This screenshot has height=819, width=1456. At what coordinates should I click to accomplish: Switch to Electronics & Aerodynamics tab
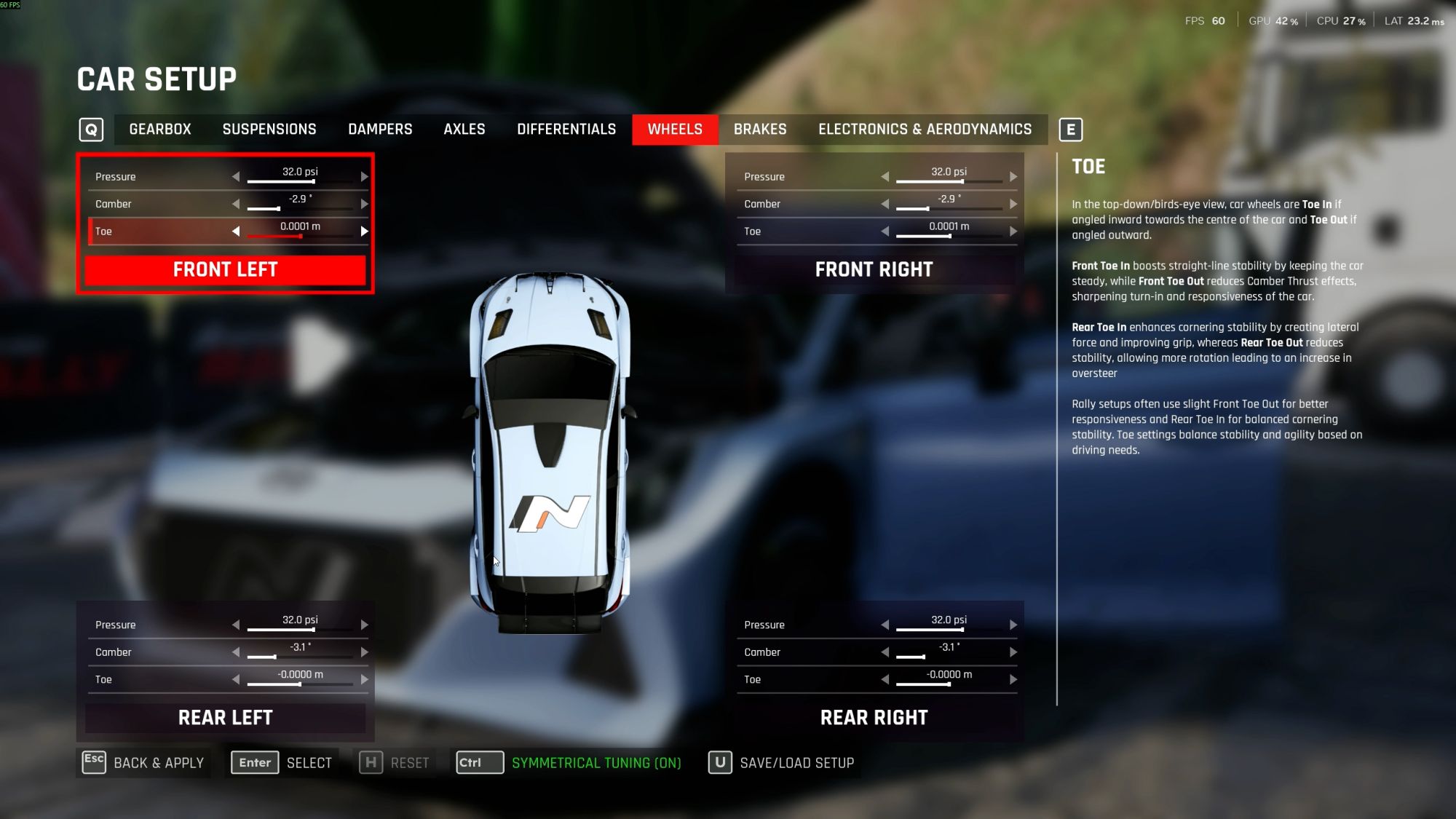pyautogui.click(x=925, y=130)
